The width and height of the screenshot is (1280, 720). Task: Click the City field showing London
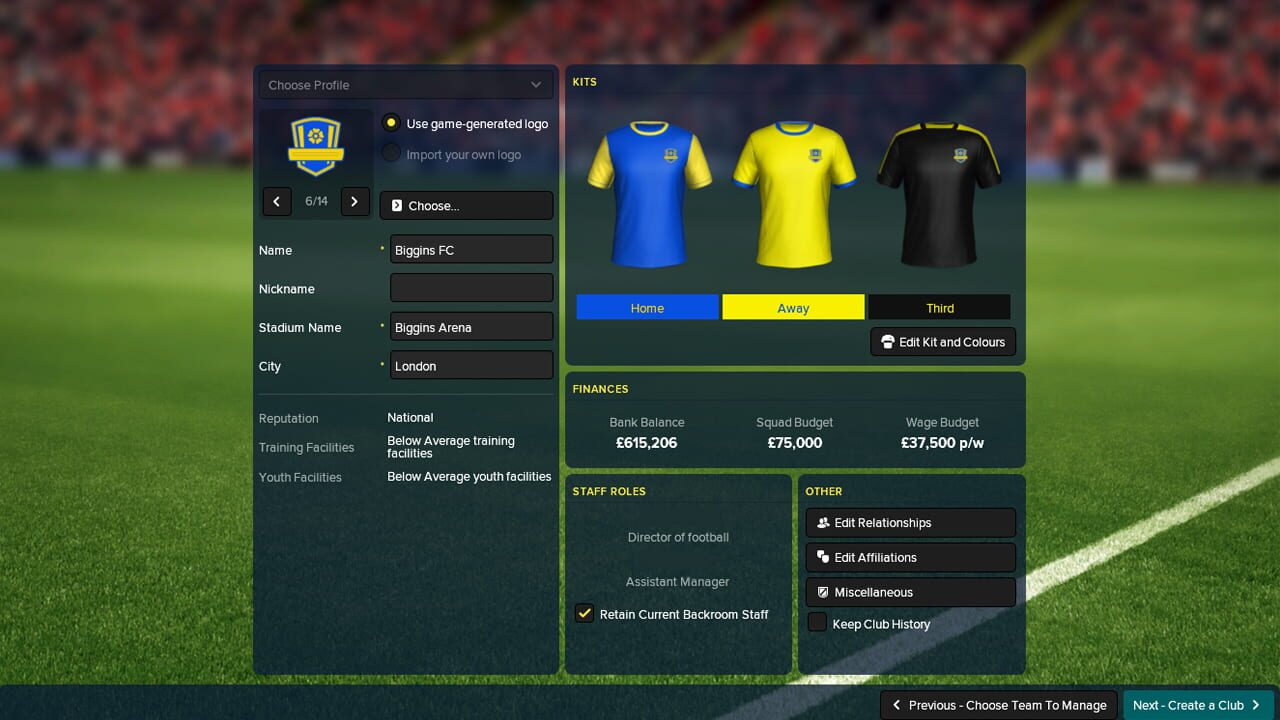point(470,365)
